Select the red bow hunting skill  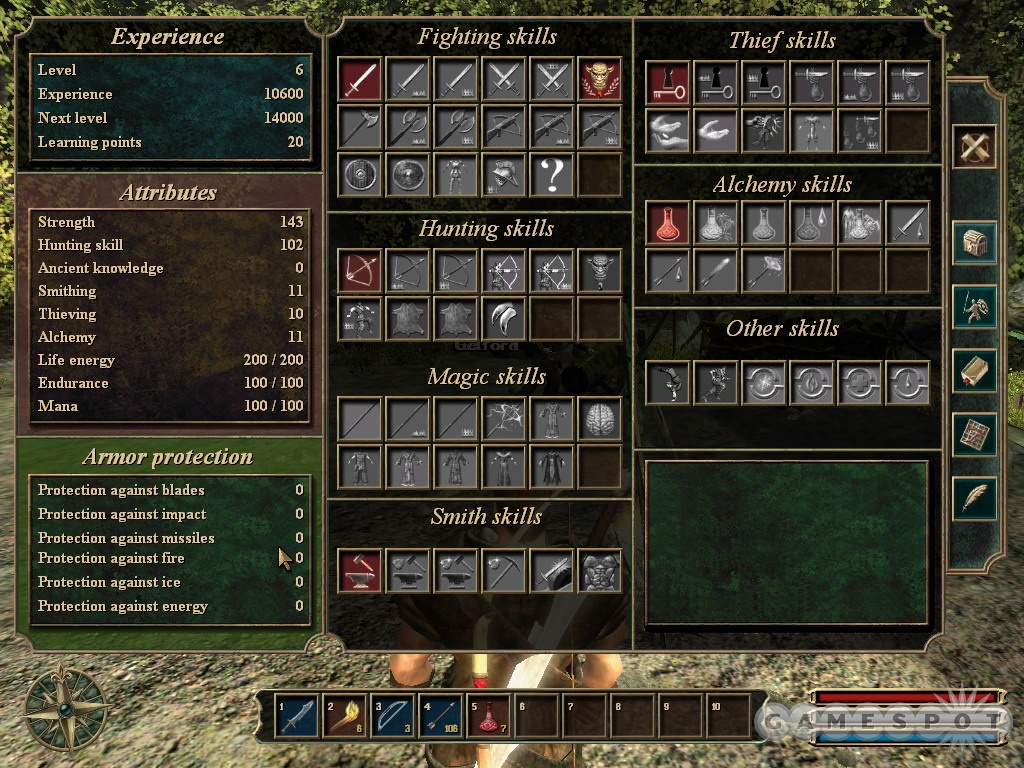360,271
